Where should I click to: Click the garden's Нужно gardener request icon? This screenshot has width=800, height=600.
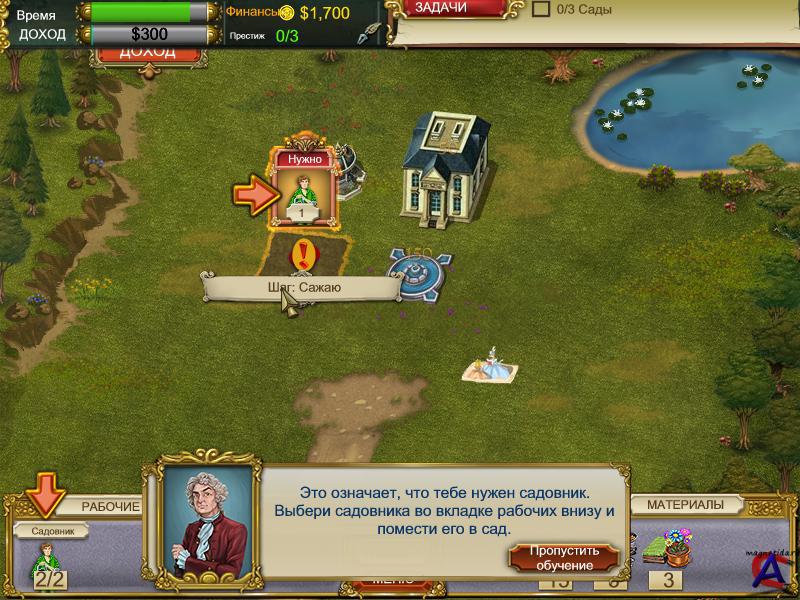[302, 188]
